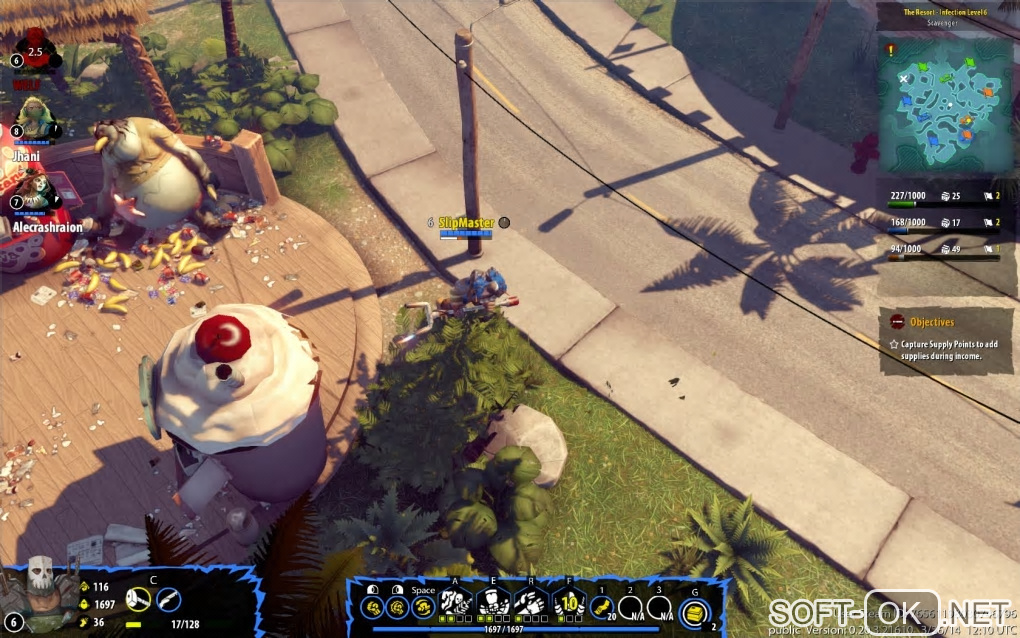Activate the A skill with the skeleton icon
This screenshot has width=1020, height=638.
point(456,604)
